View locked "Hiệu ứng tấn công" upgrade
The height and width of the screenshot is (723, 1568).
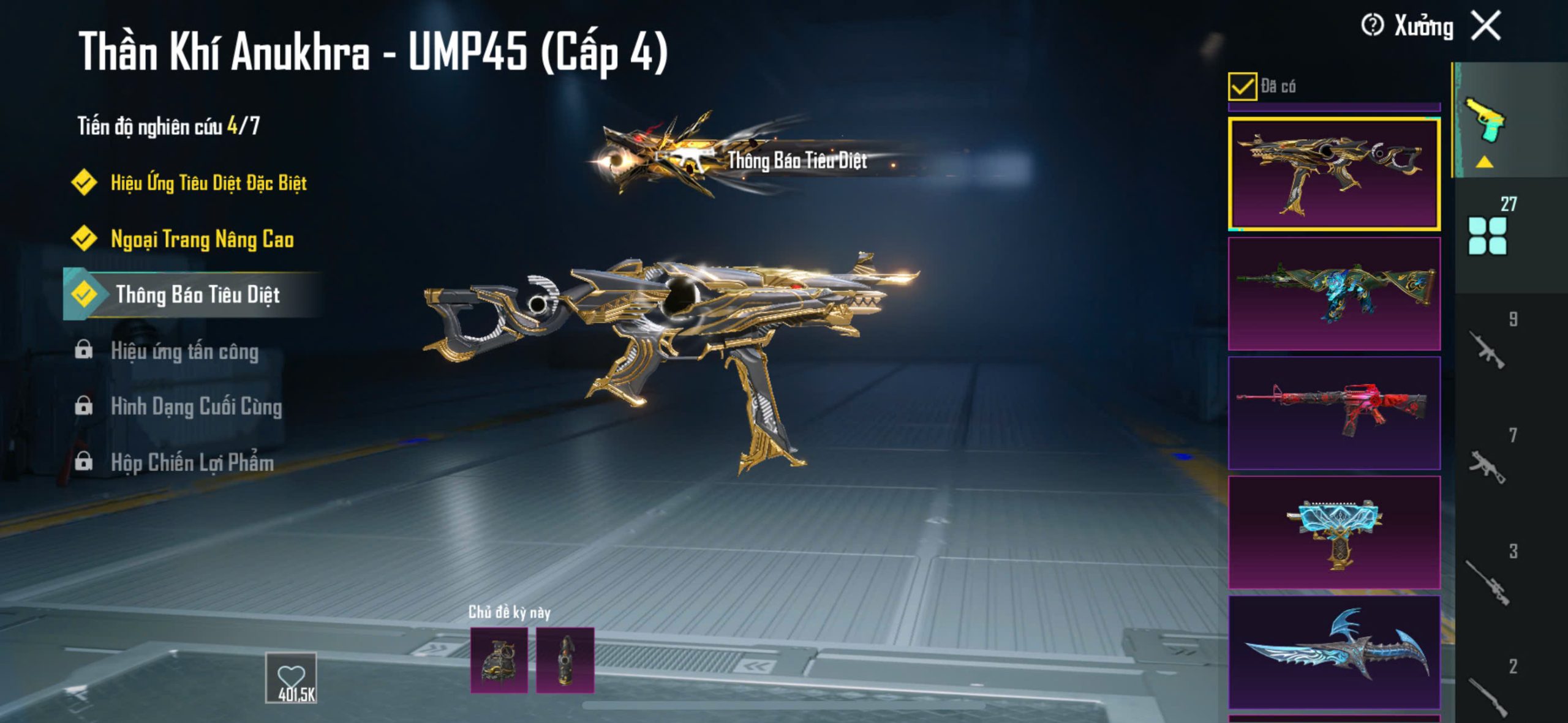click(184, 351)
